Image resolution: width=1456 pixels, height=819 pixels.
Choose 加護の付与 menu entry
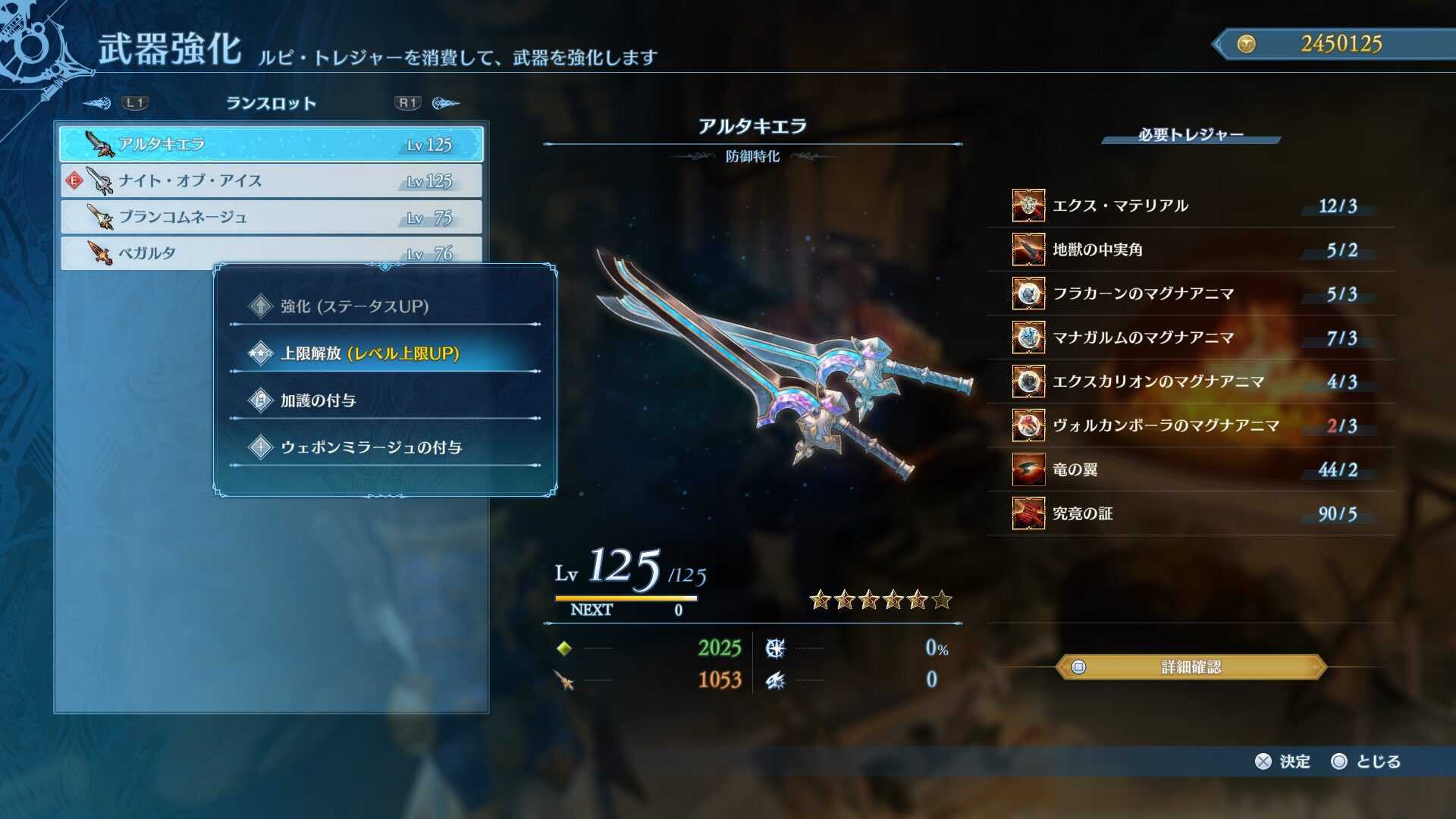click(x=318, y=400)
